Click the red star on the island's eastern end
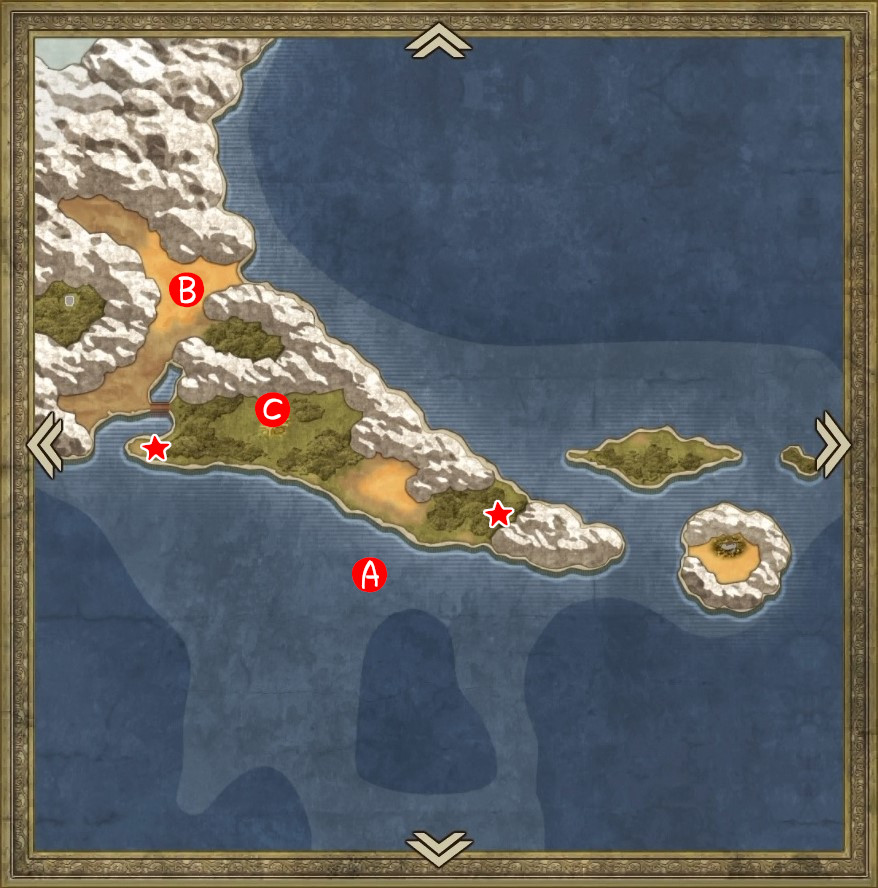 (498, 514)
